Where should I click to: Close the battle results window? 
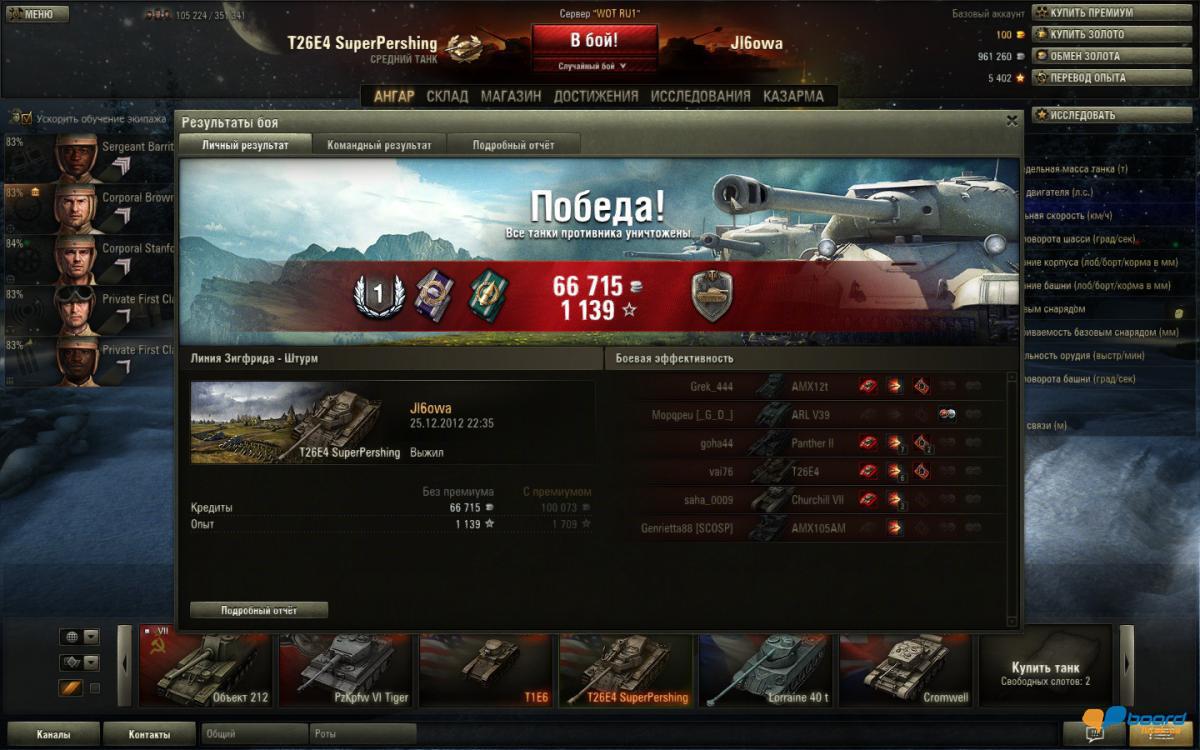[1012, 121]
